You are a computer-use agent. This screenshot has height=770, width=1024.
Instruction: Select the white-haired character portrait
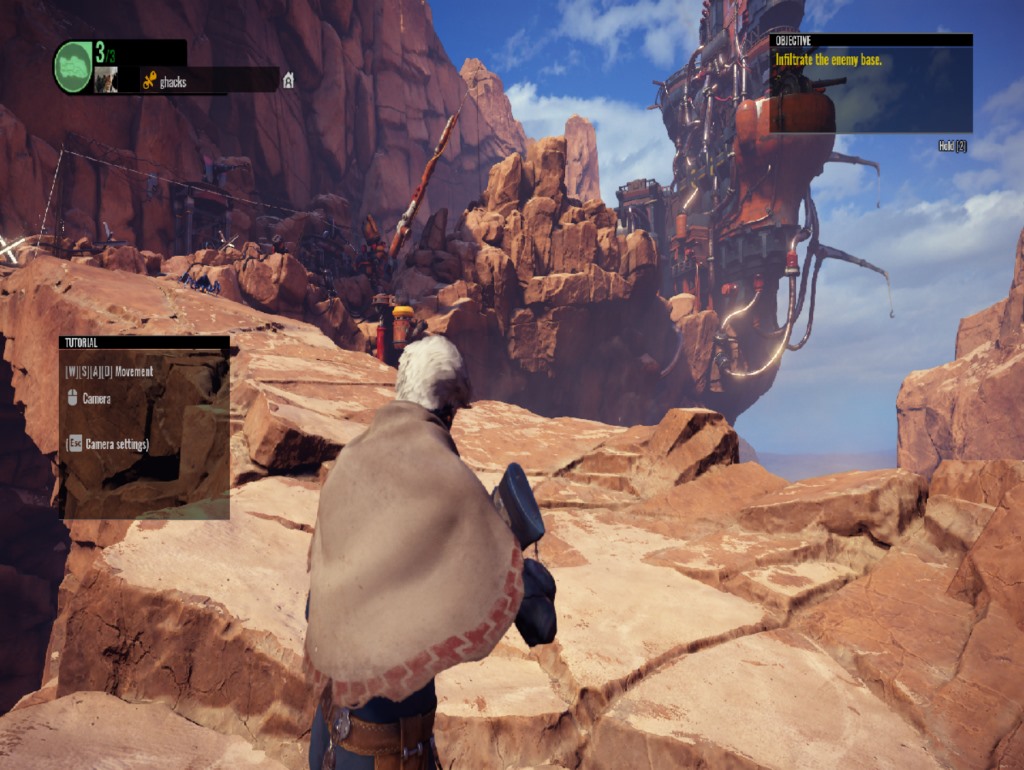[x=106, y=80]
